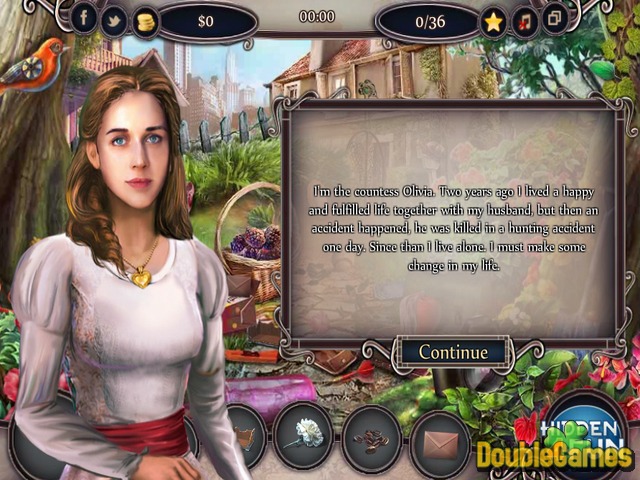Screen dimensions: 640x480
Task: Open the Facebook share button
Action: pyautogui.click(x=83, y=17)
